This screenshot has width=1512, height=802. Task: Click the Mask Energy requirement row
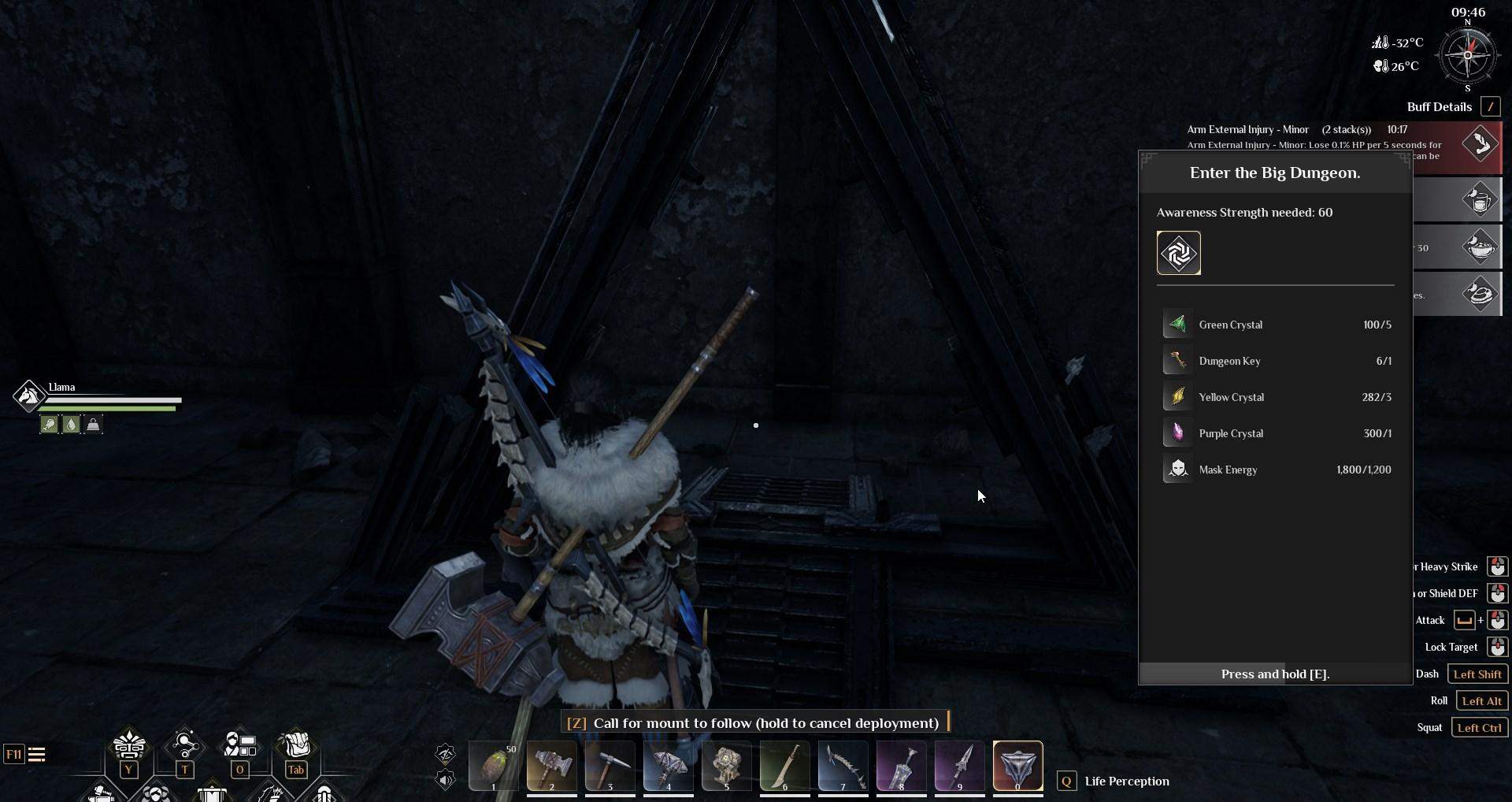[x=1276, y=470]
